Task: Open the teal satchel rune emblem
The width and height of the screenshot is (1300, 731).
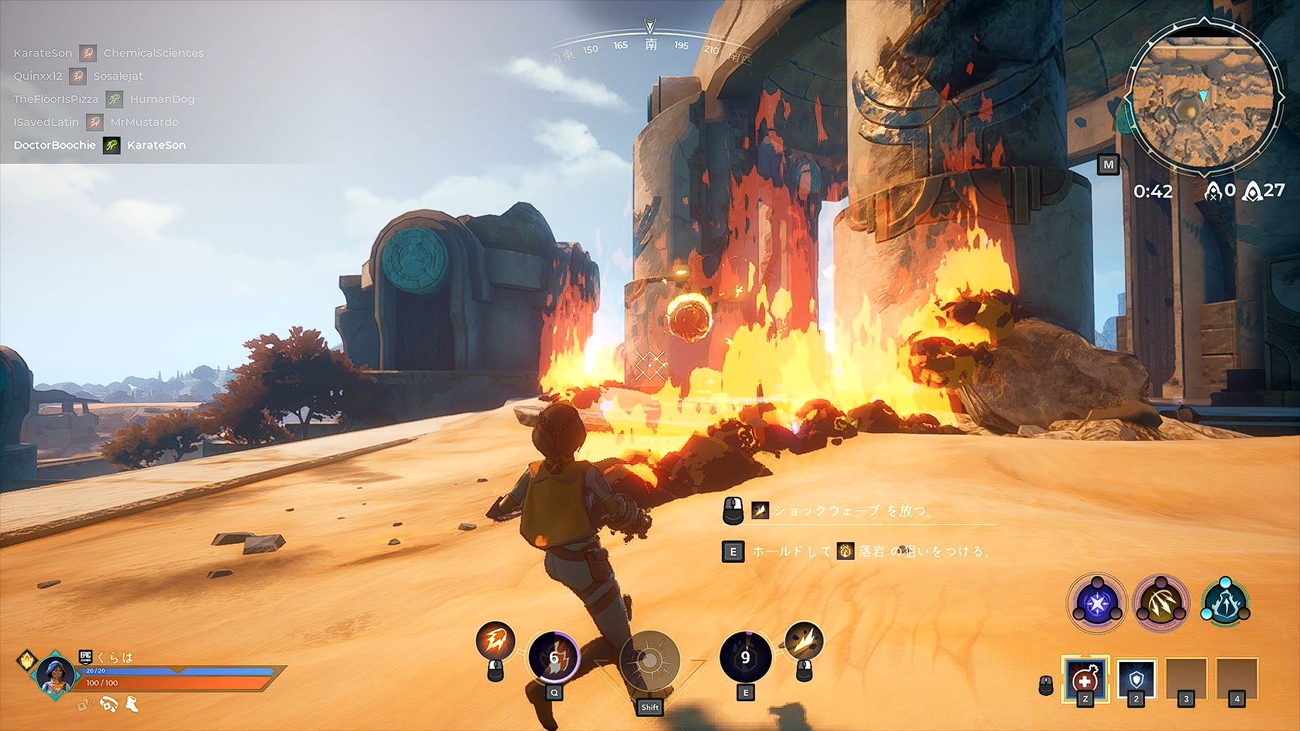Action: (1226, 604)
